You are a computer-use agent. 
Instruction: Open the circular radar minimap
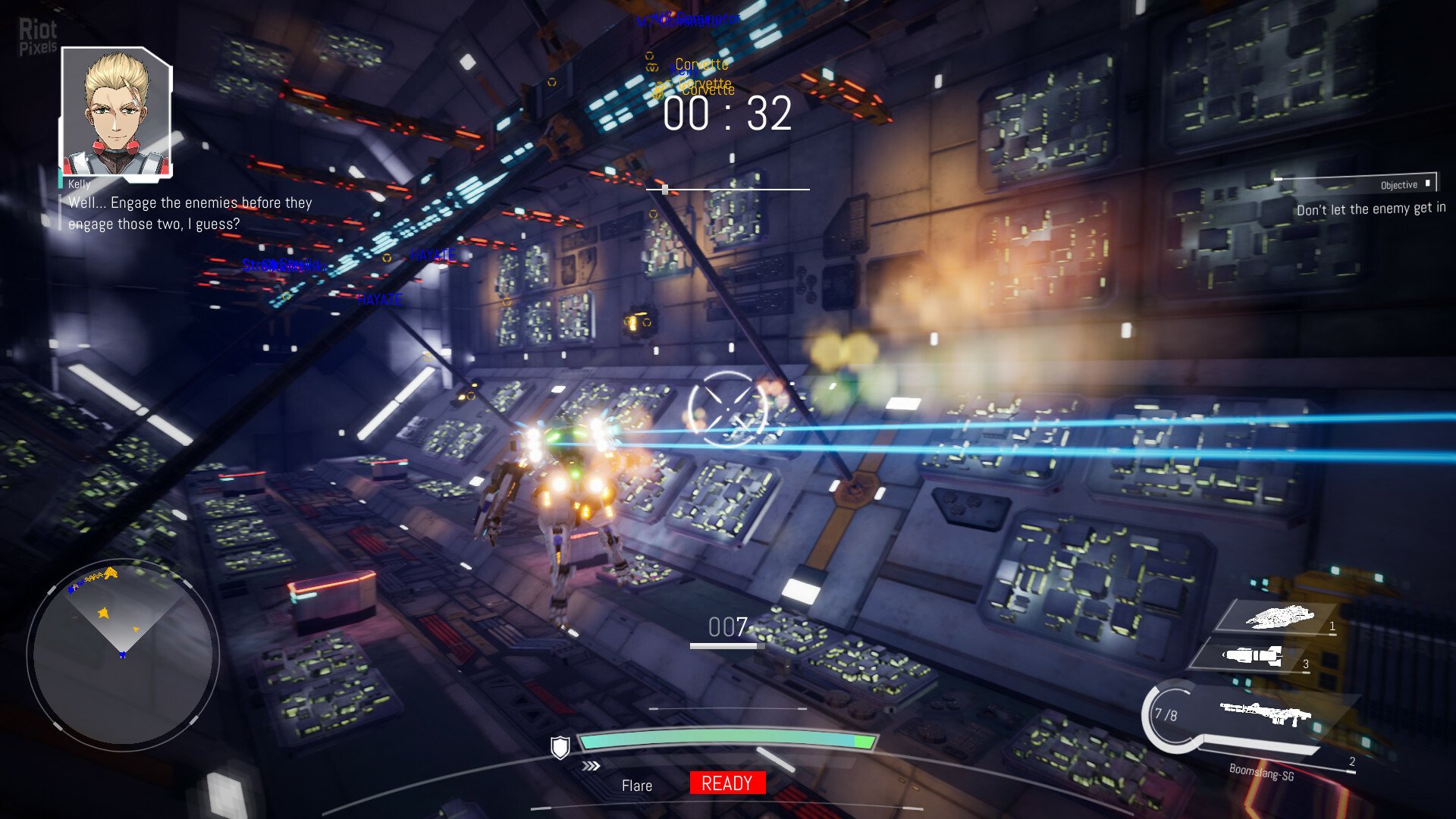pos(123,654)
